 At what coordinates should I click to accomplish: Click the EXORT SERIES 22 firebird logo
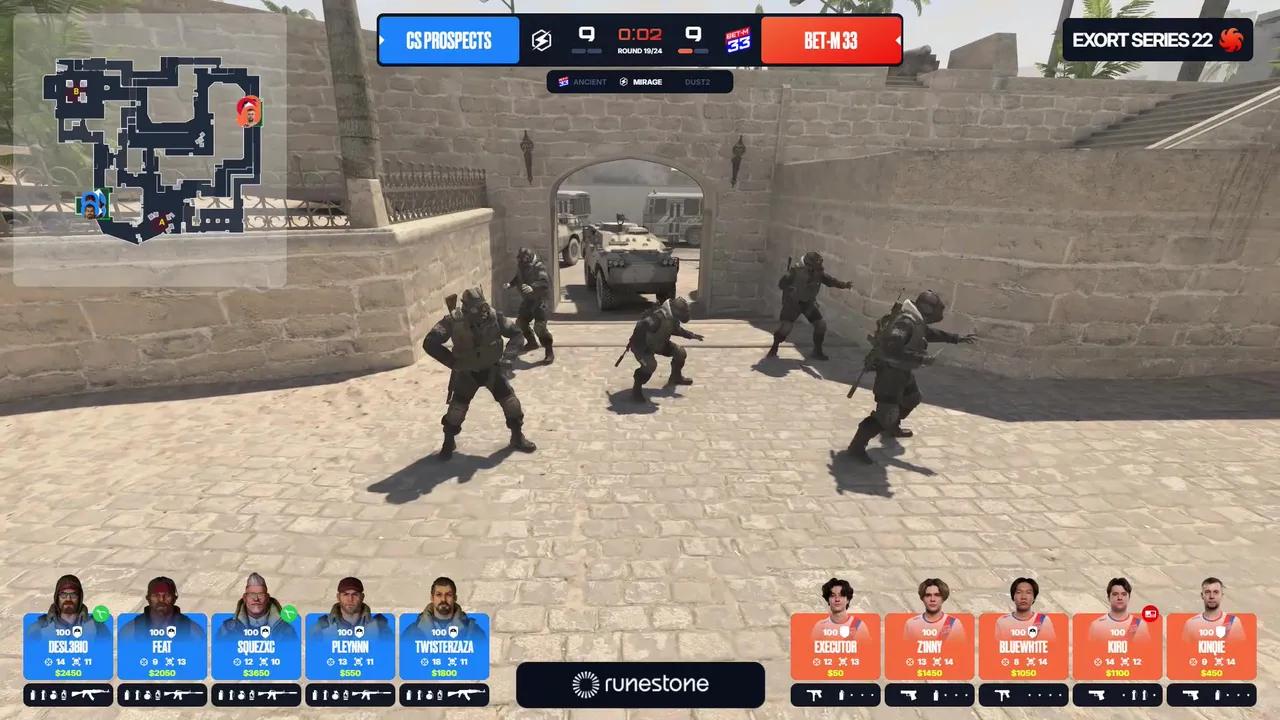(x=1232, y=40)
